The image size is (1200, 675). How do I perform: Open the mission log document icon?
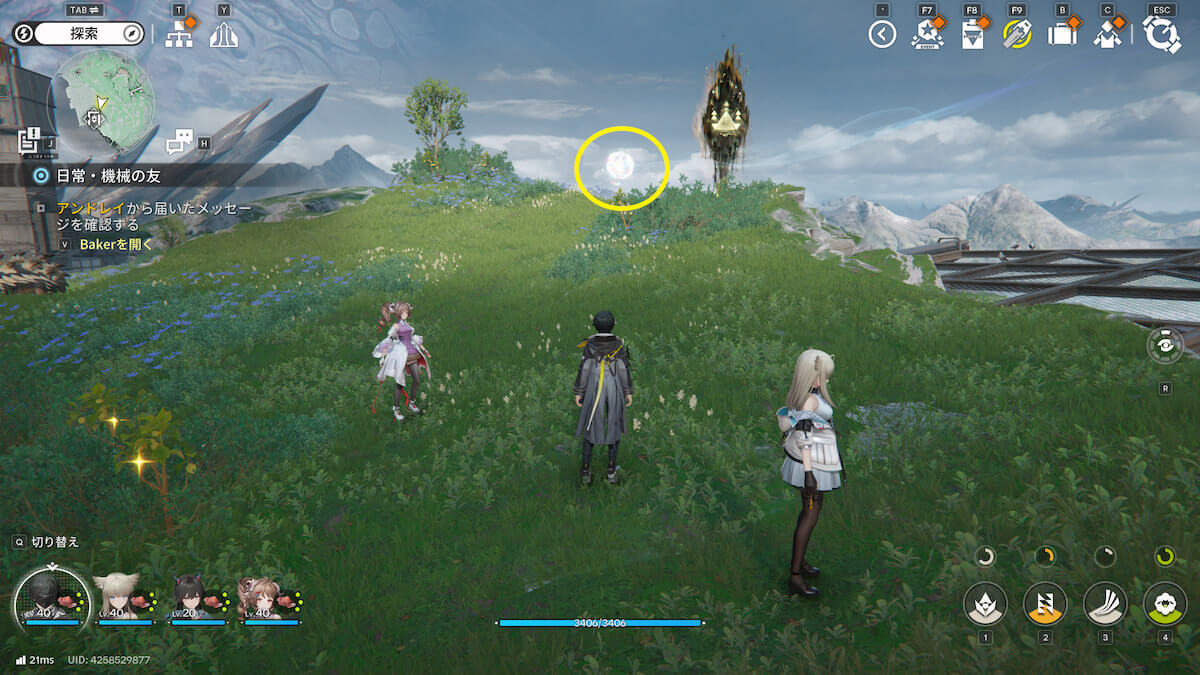[x=29, y=141]
